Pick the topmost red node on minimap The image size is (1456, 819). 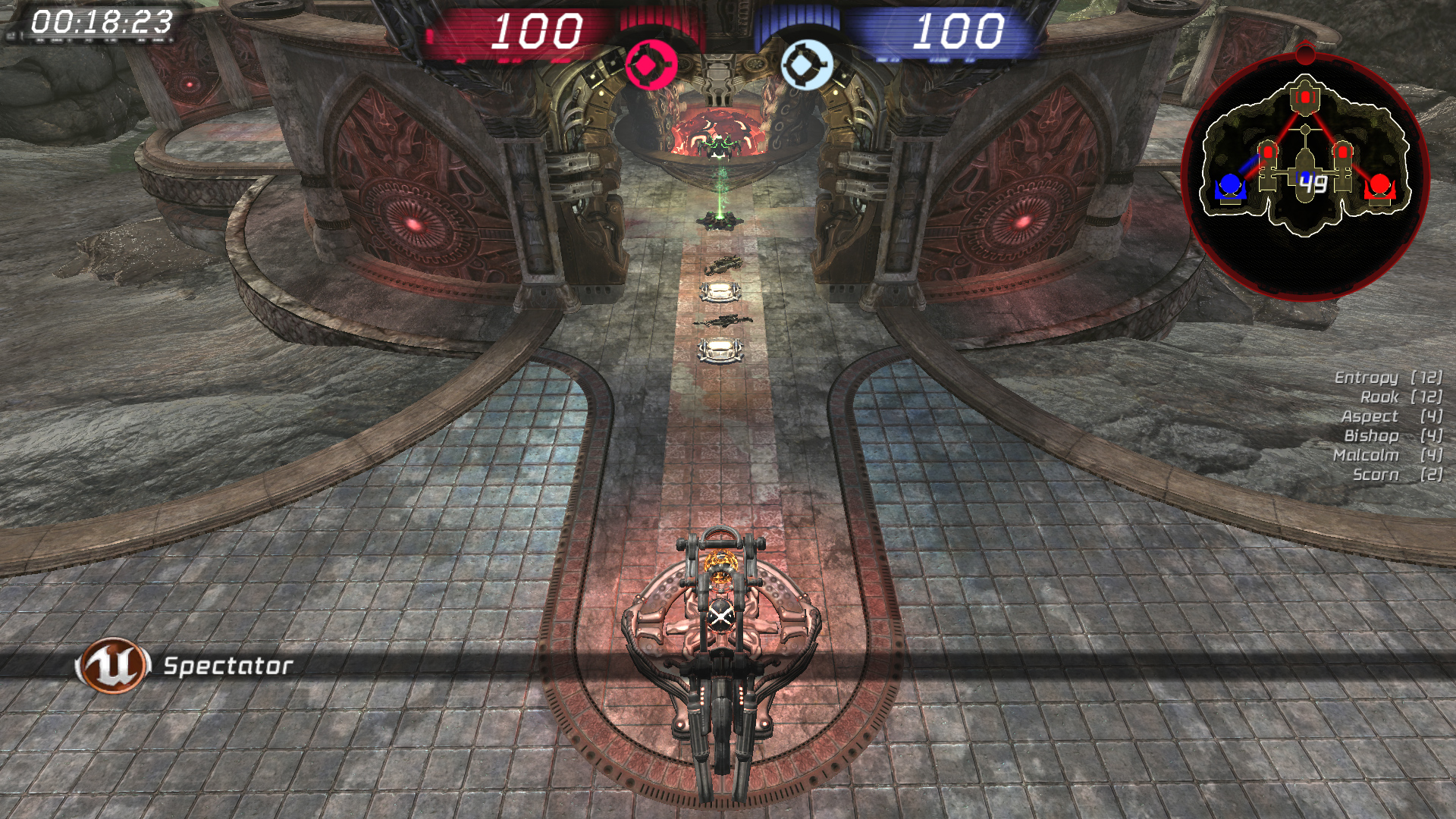[x=1305, y=97]
